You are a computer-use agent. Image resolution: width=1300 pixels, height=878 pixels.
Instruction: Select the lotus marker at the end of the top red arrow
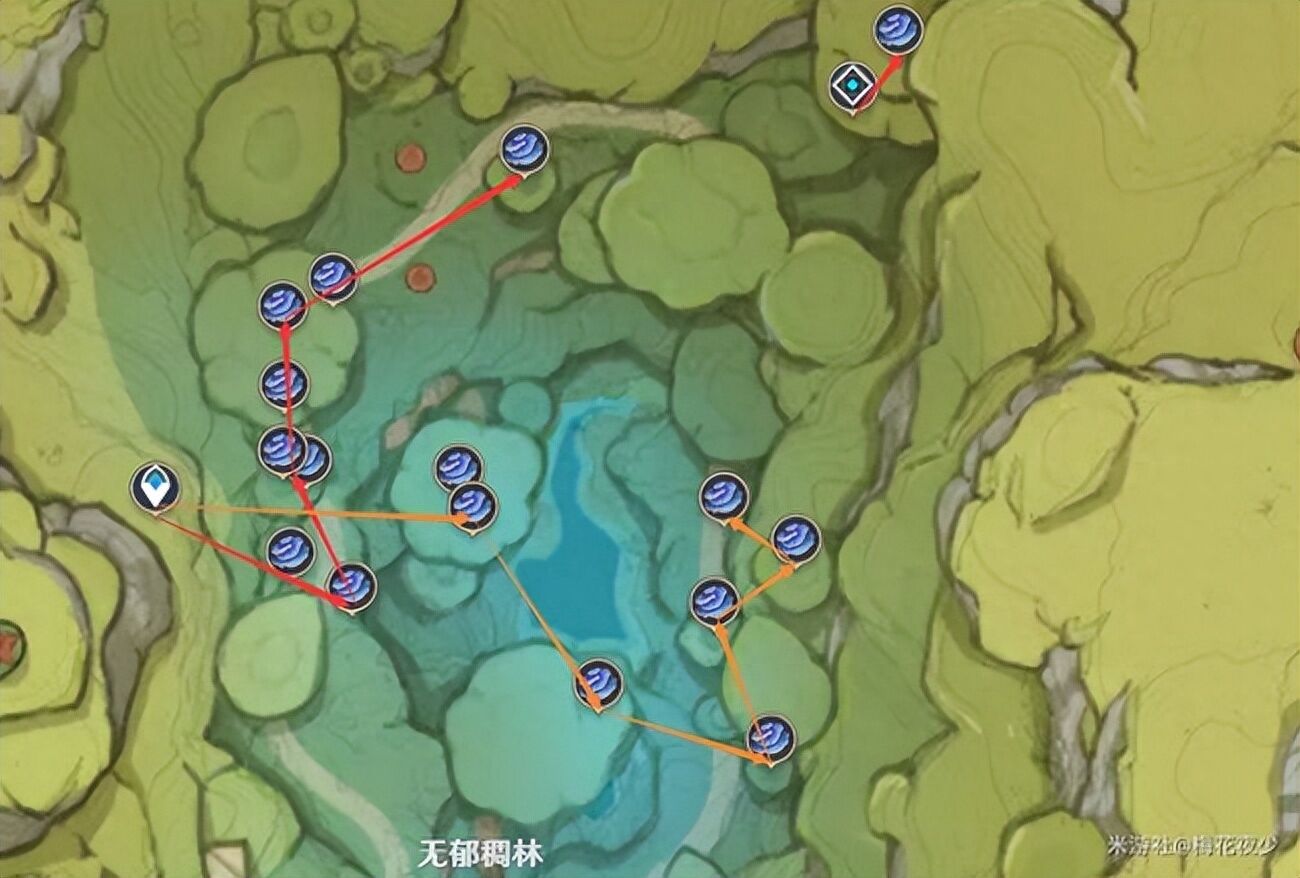[523, 148]
